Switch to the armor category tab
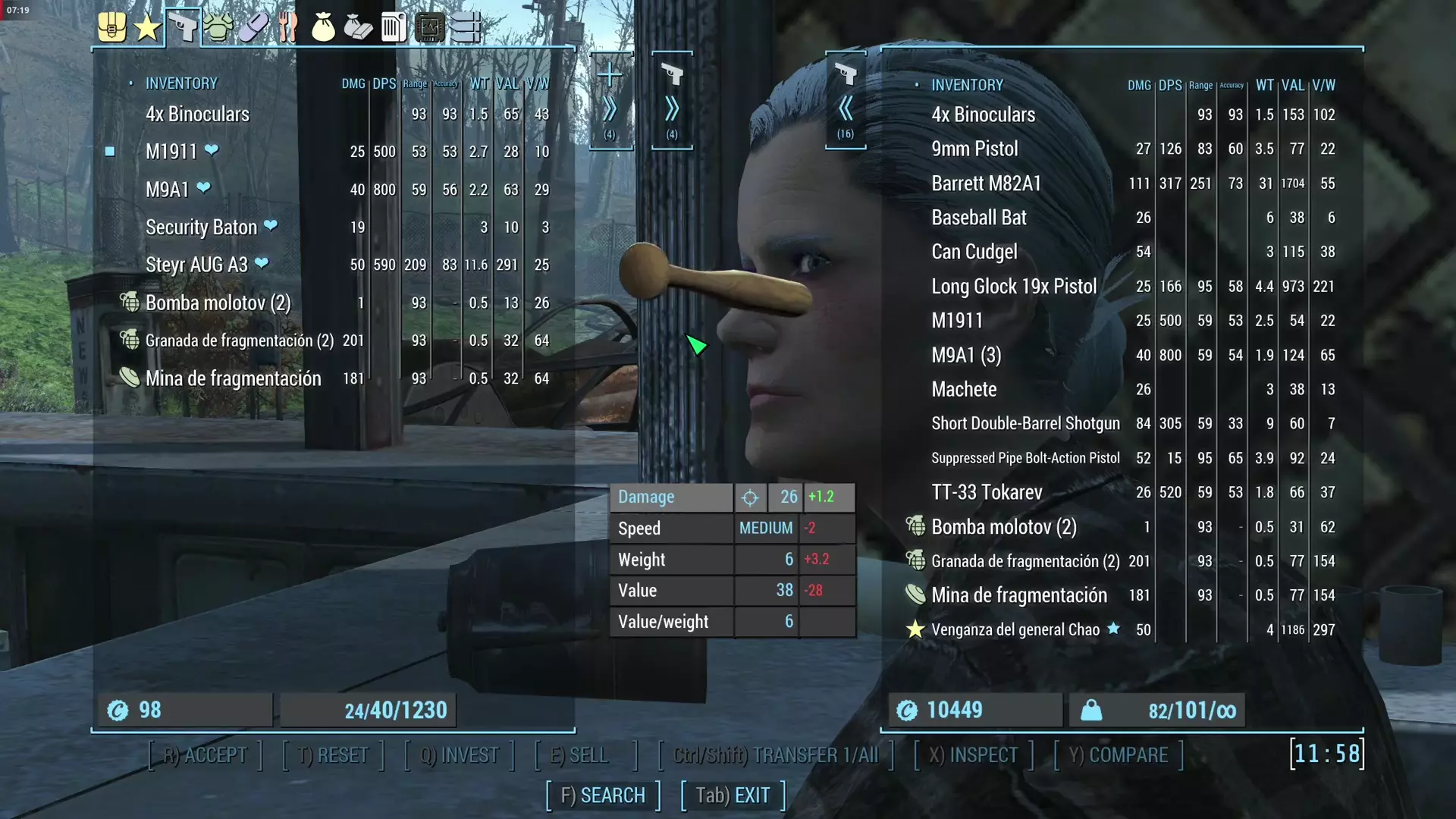The width and height of the screenshot is (1456, 819). click(218, 28)
